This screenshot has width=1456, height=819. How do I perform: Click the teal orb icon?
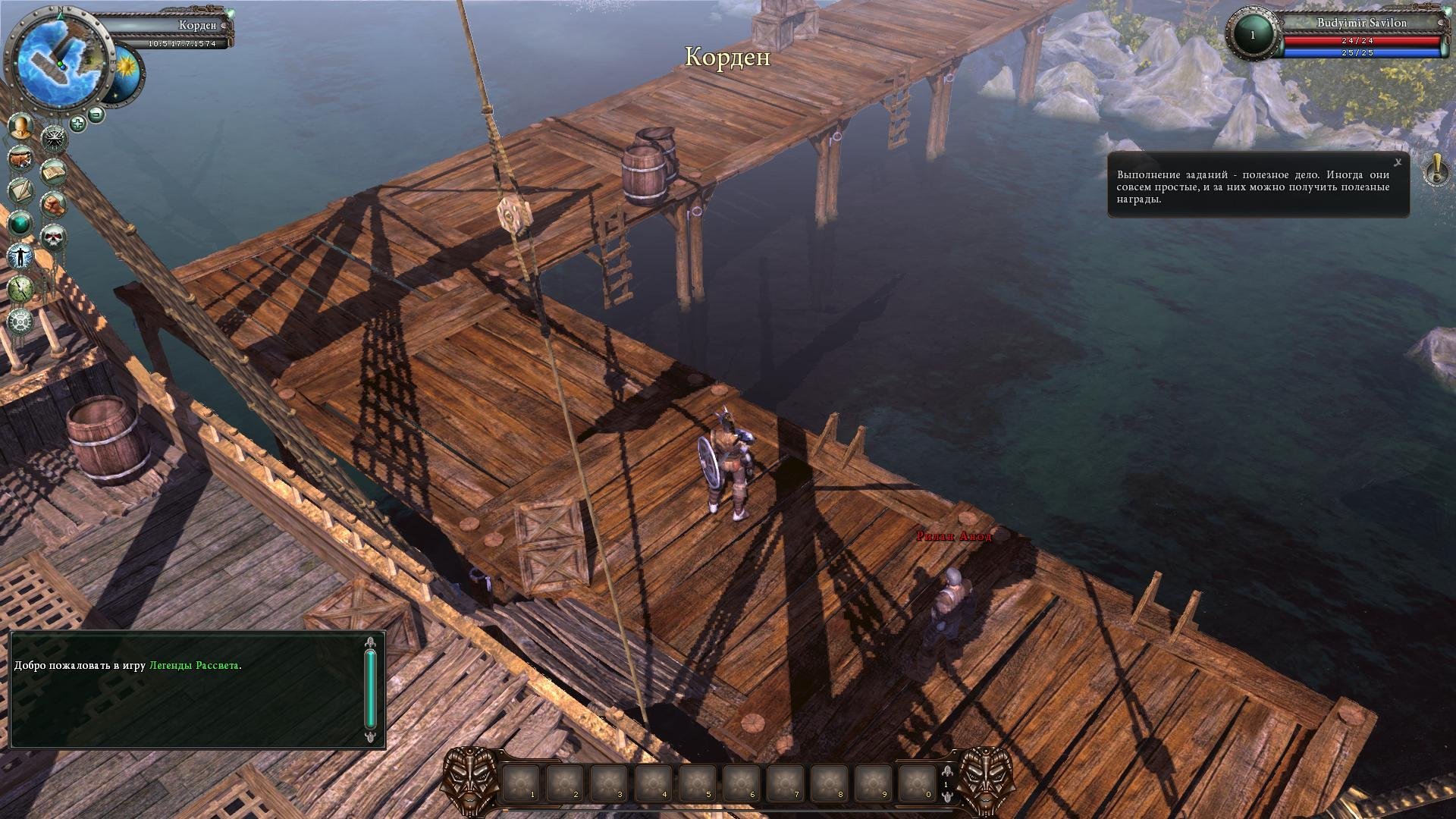coord(21,224)
